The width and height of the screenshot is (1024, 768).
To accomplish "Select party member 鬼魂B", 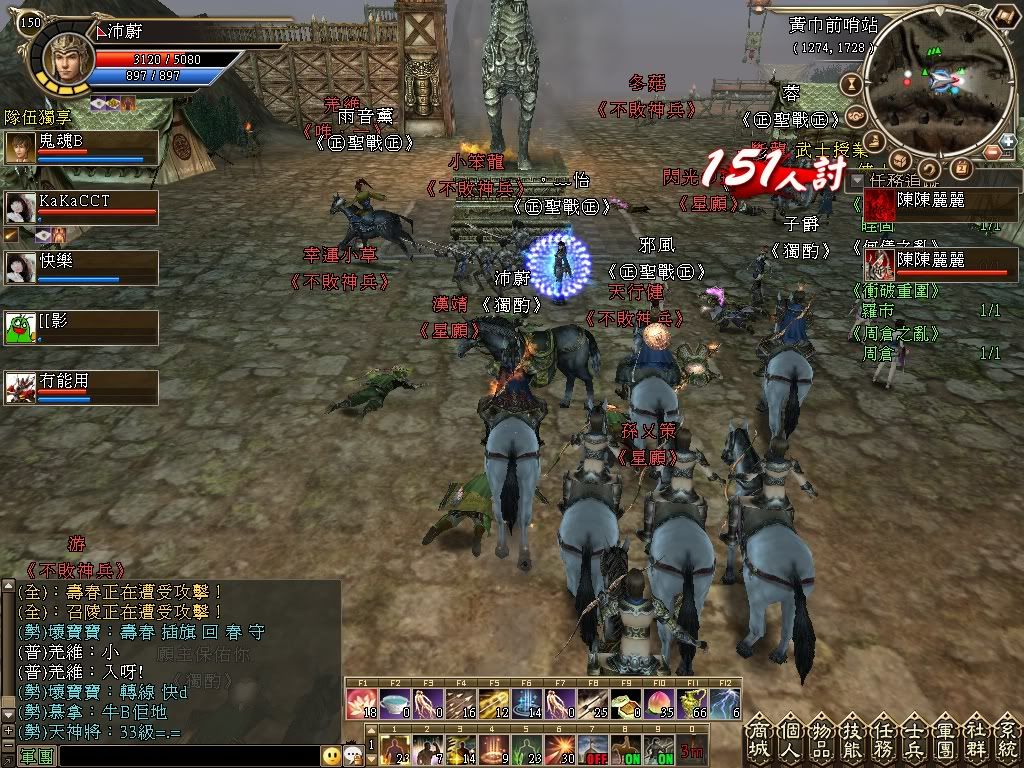I will [80, 146].
